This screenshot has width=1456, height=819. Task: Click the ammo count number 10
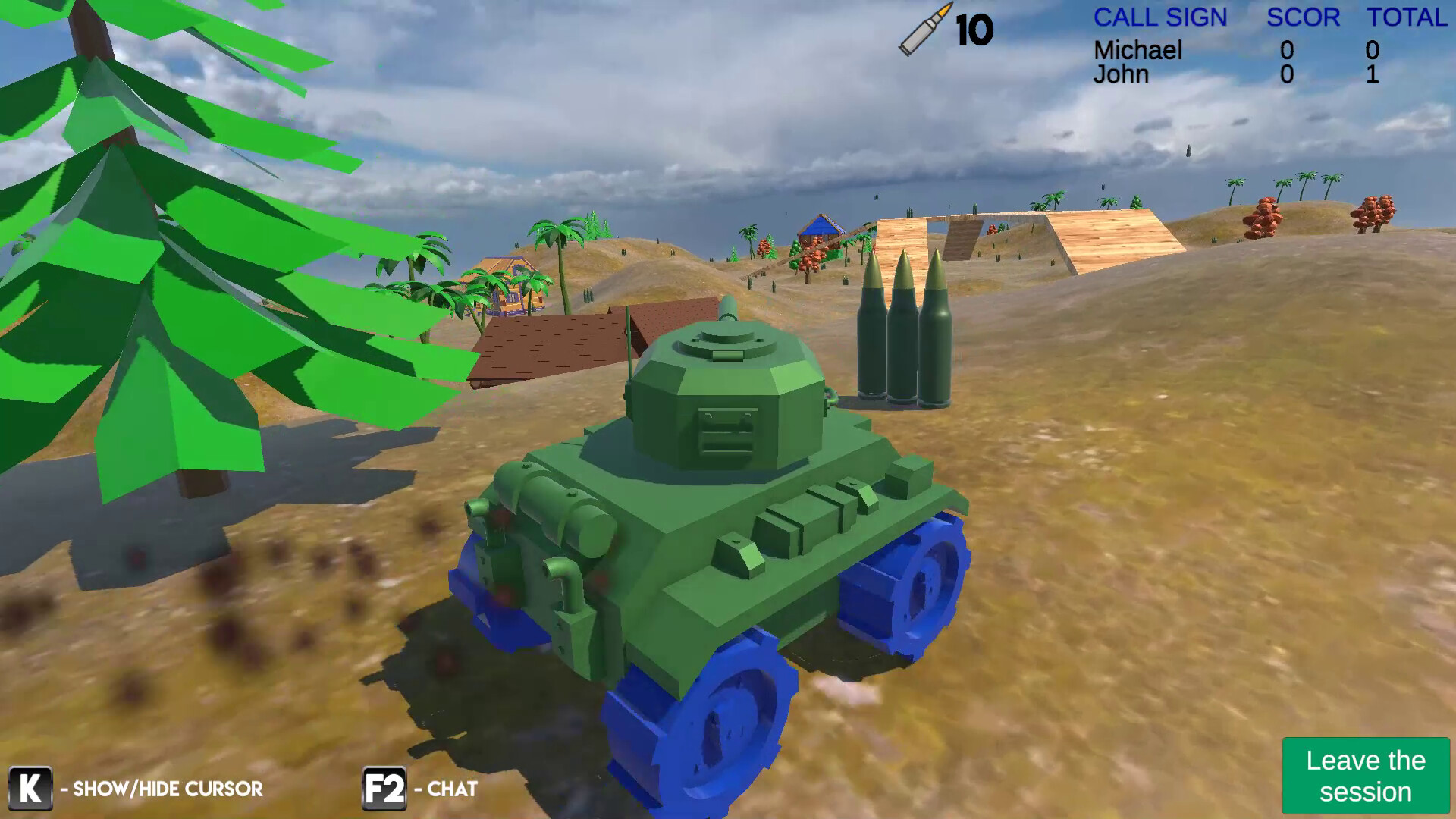[x=974, y=30]
